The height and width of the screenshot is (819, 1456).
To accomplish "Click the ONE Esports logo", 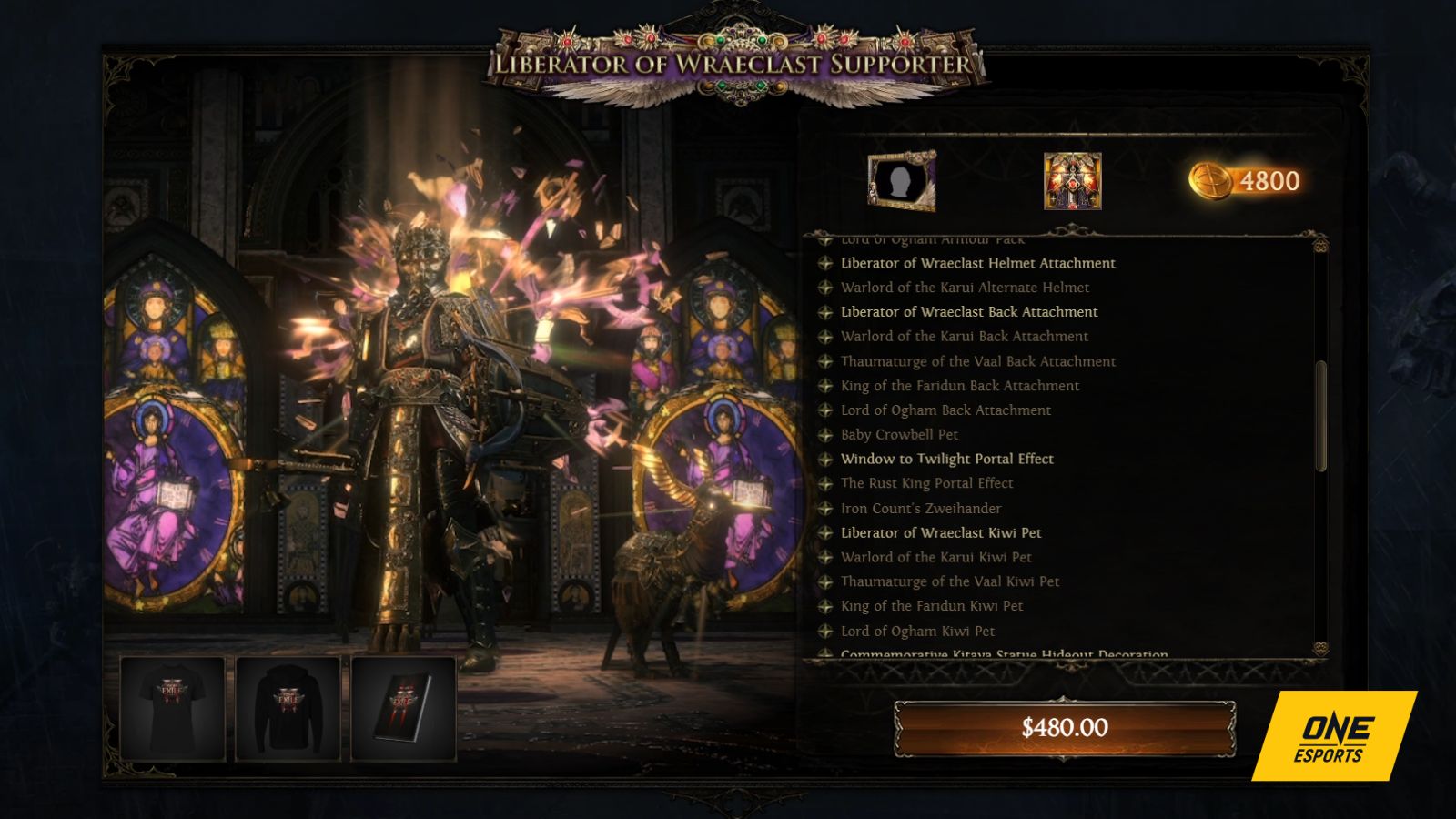I will pyautogui.click(x=1335, y=737).
